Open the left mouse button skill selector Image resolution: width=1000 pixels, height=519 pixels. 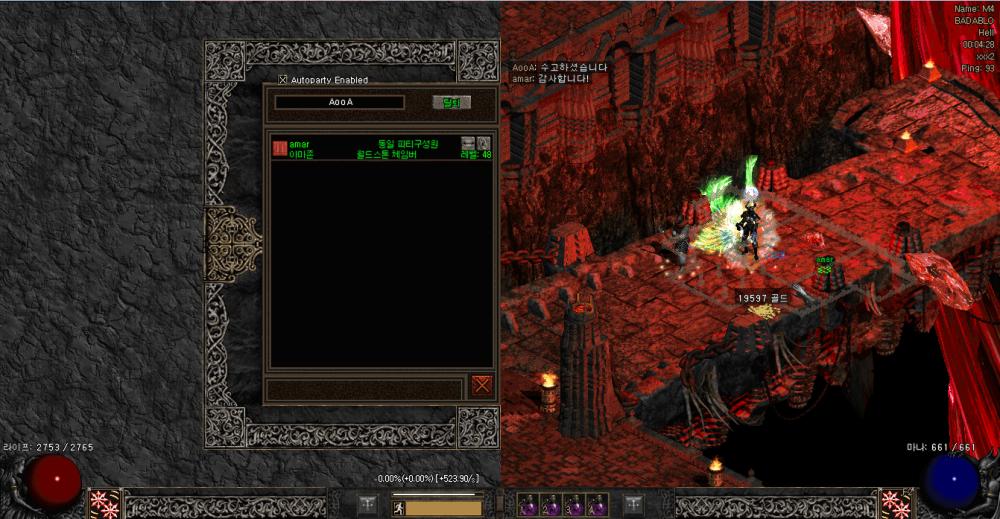102,503
